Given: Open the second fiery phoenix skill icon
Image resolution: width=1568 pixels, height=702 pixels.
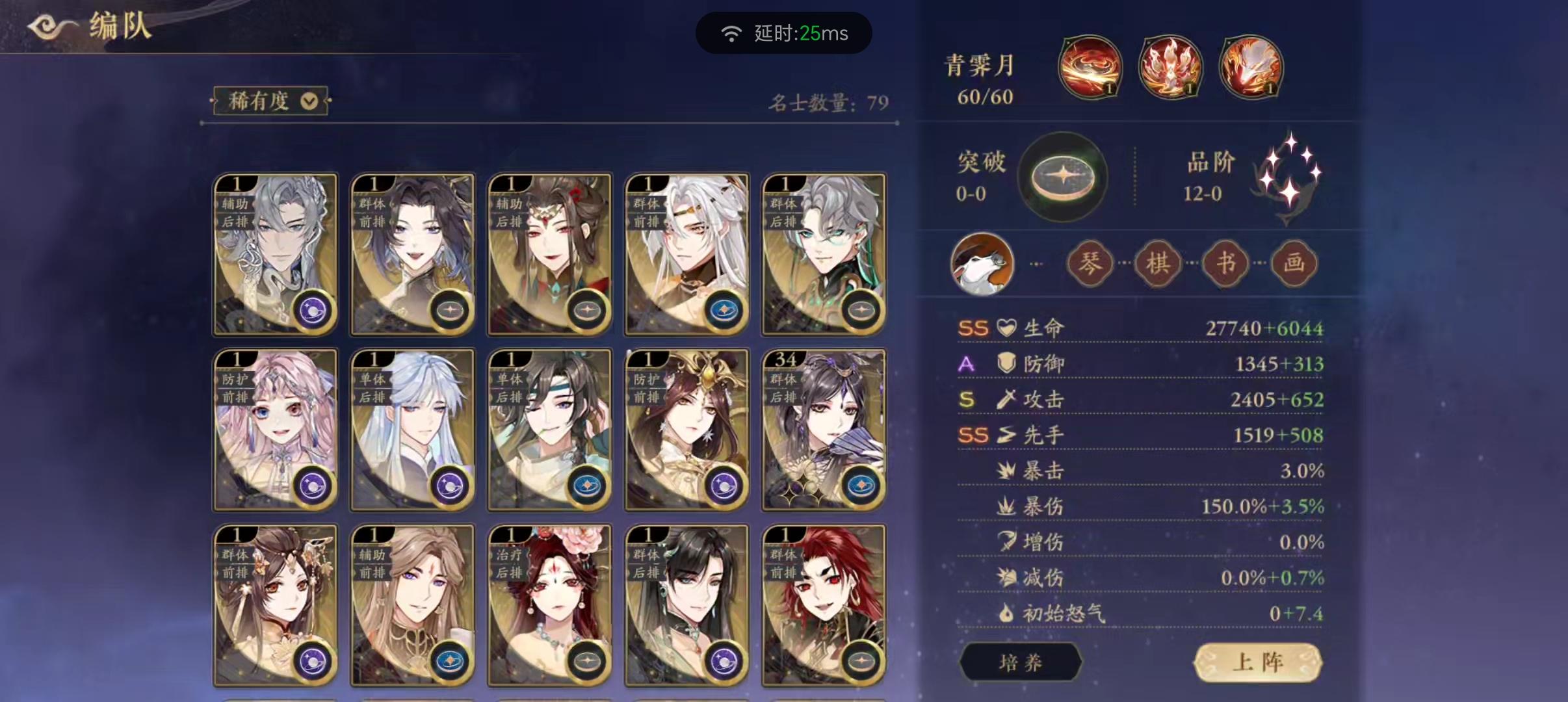Looking at the screenshot, I should pyautogui.click(x=1171, y=67).
